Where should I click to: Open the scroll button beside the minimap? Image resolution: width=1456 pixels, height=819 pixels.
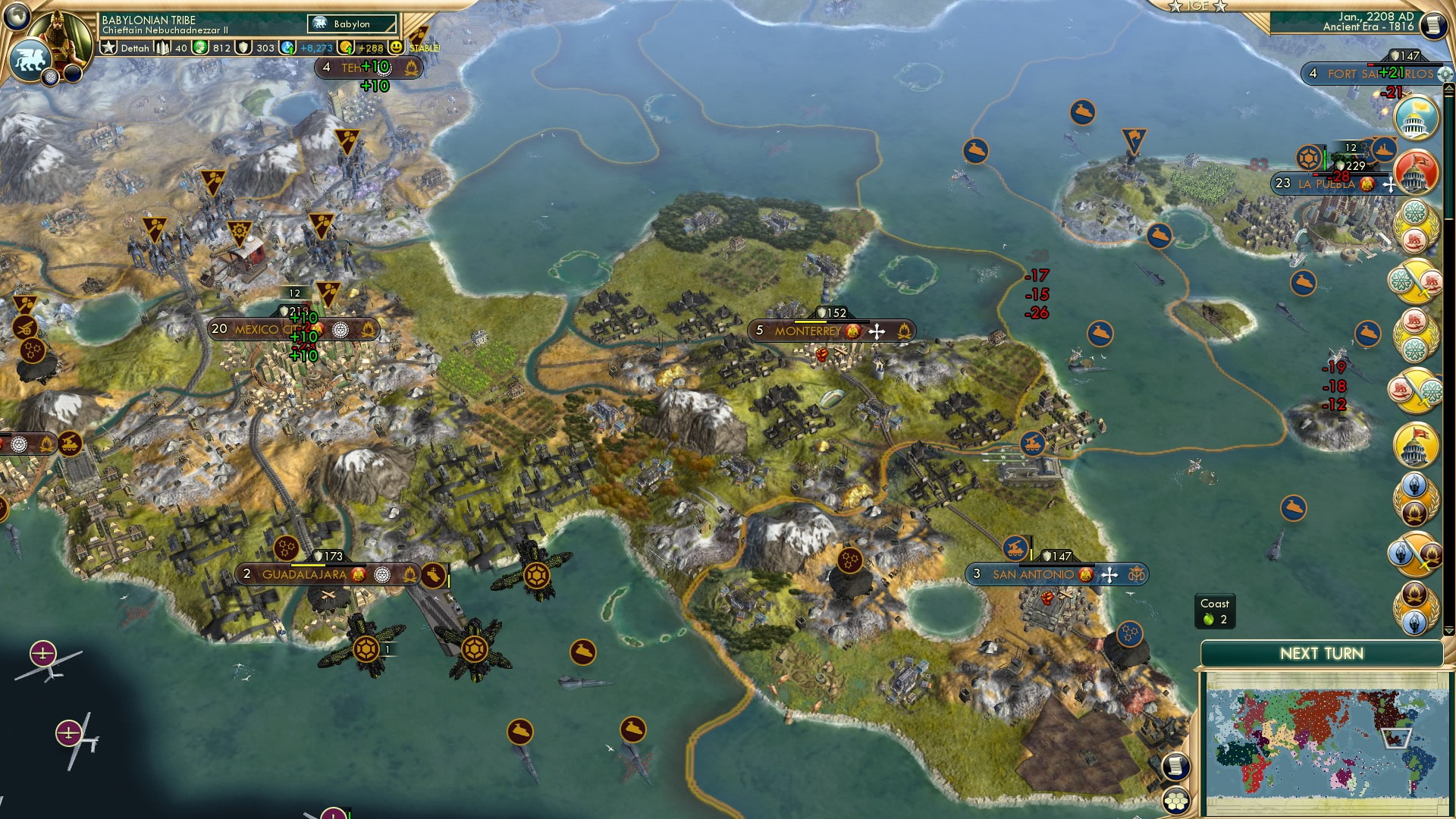click(1175, 767)
